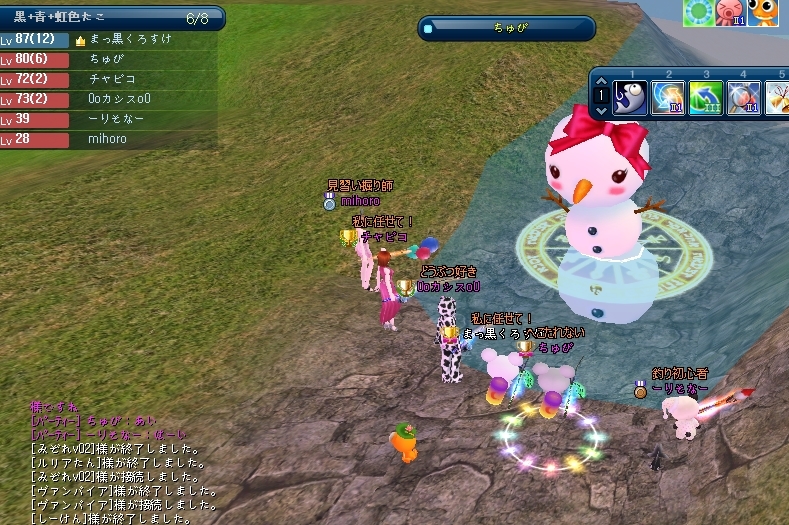This screenshot has width=789, height=525.
Task: Switch hotbar to next page with down arrow
Action: pyautogui.click(x=600, y=112)
